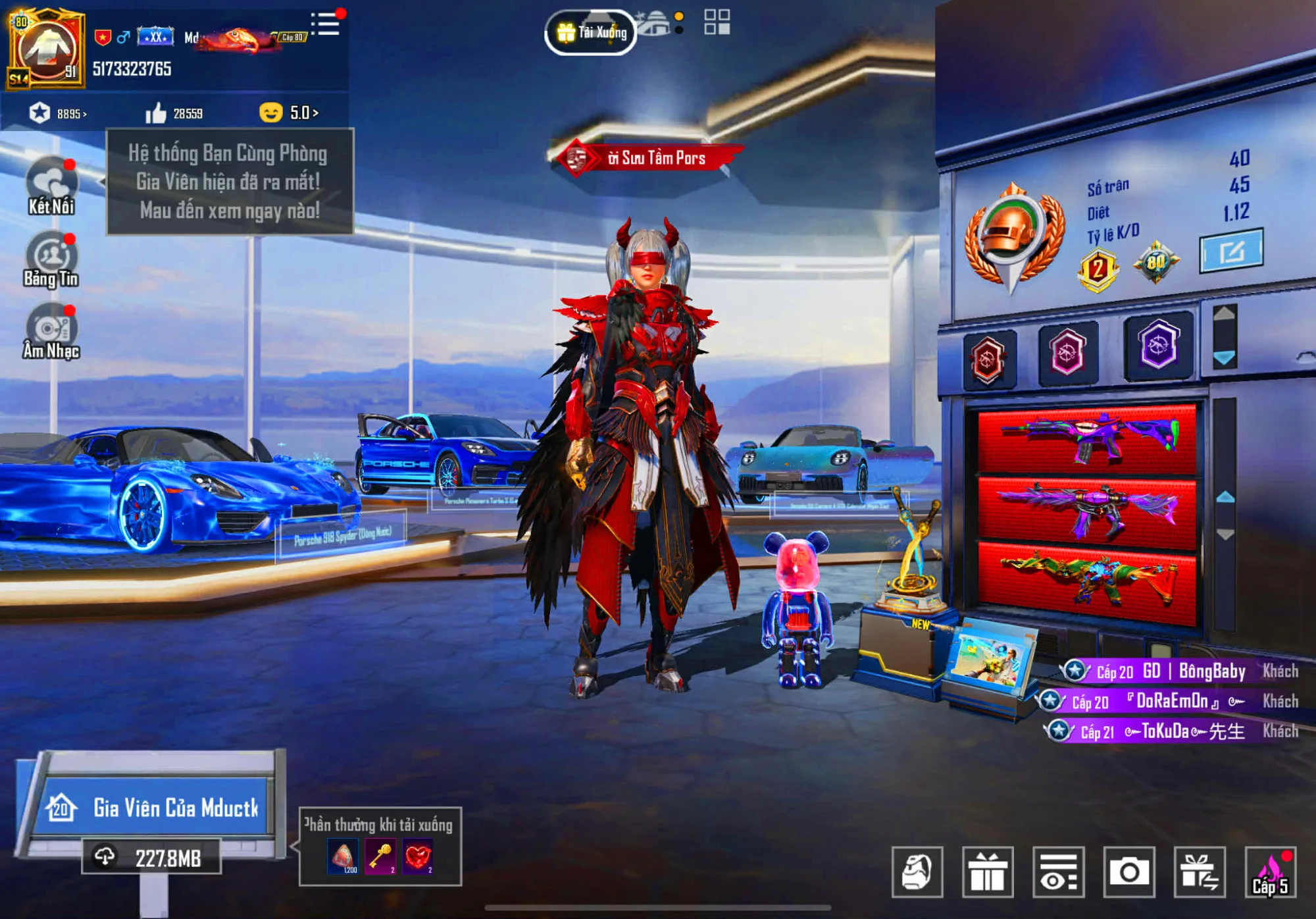The image size is (1316, 919).
Task: Open the gift exchange button
Action: tap(1200, 872)
